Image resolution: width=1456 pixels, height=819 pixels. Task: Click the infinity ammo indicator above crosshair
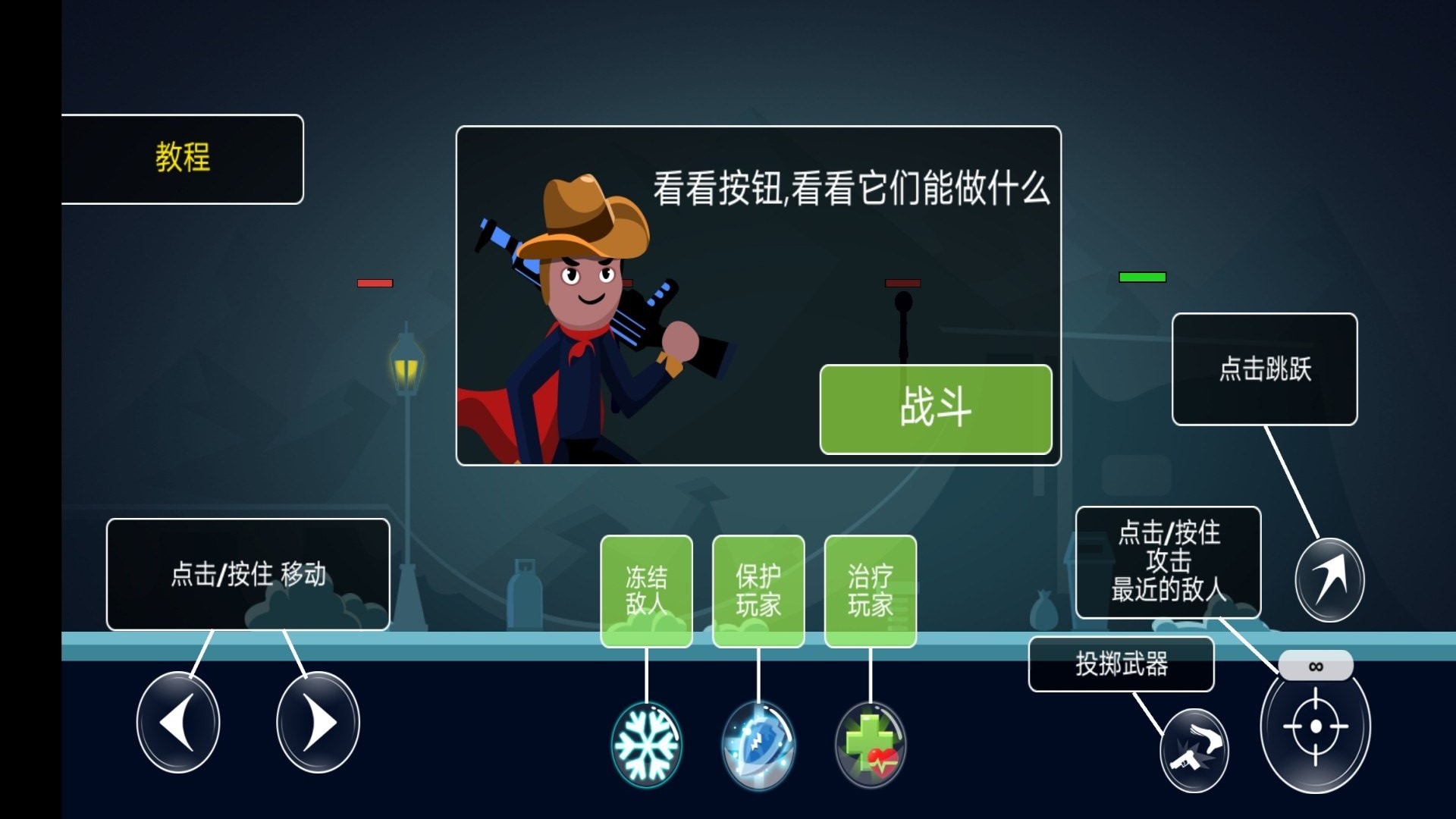tap(1316, 665)
